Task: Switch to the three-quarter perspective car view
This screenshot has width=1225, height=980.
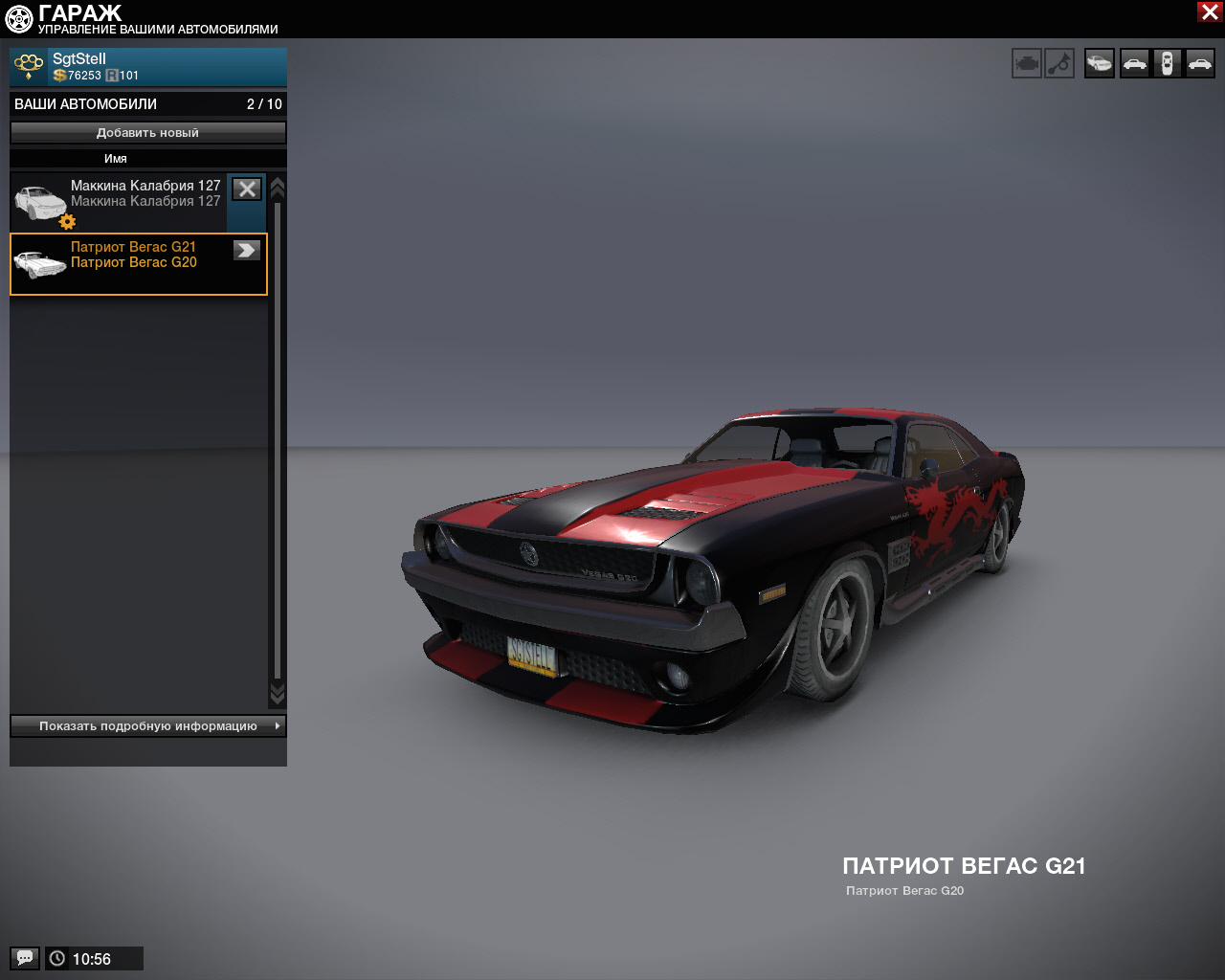Action: pyautogui.click(x=1100, y=64)
